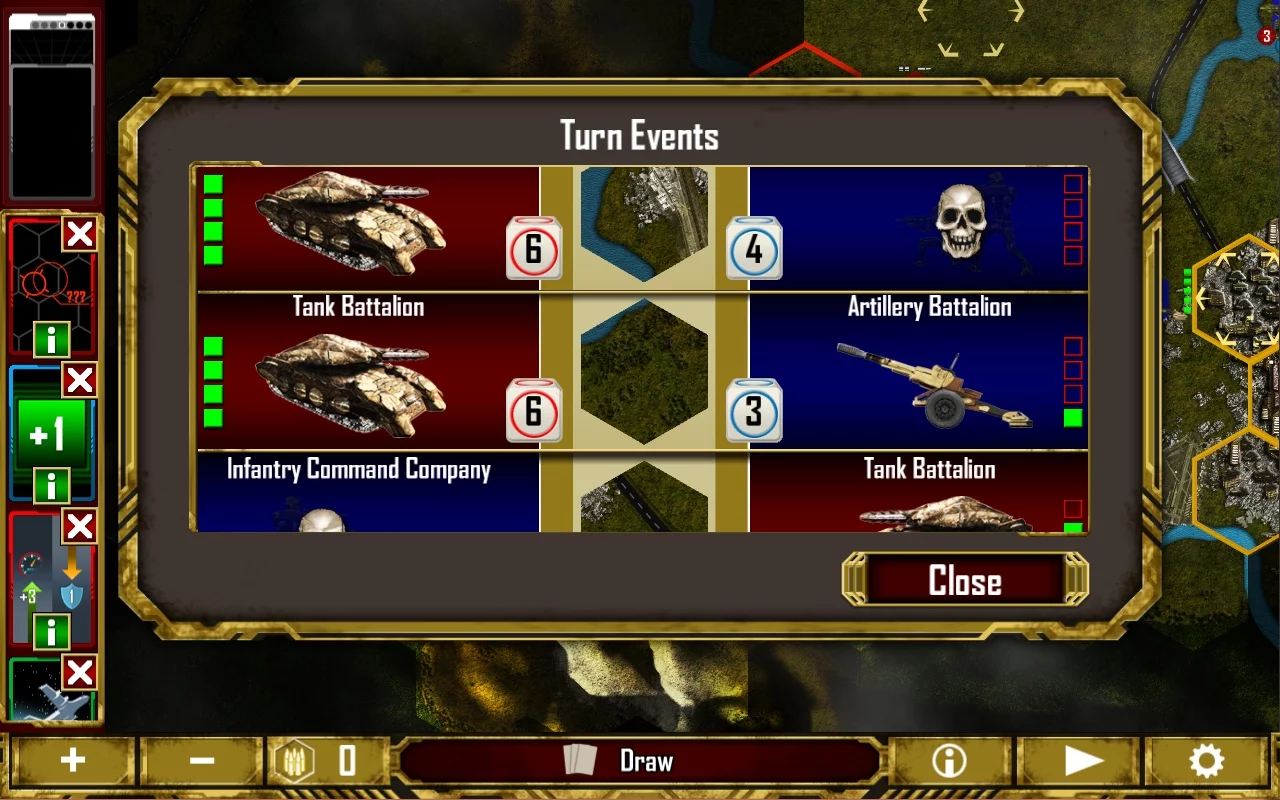The width and height of the screenshot is (1280, 800).
Task: Select the green +1 card
Action: (x=48, y=432)
